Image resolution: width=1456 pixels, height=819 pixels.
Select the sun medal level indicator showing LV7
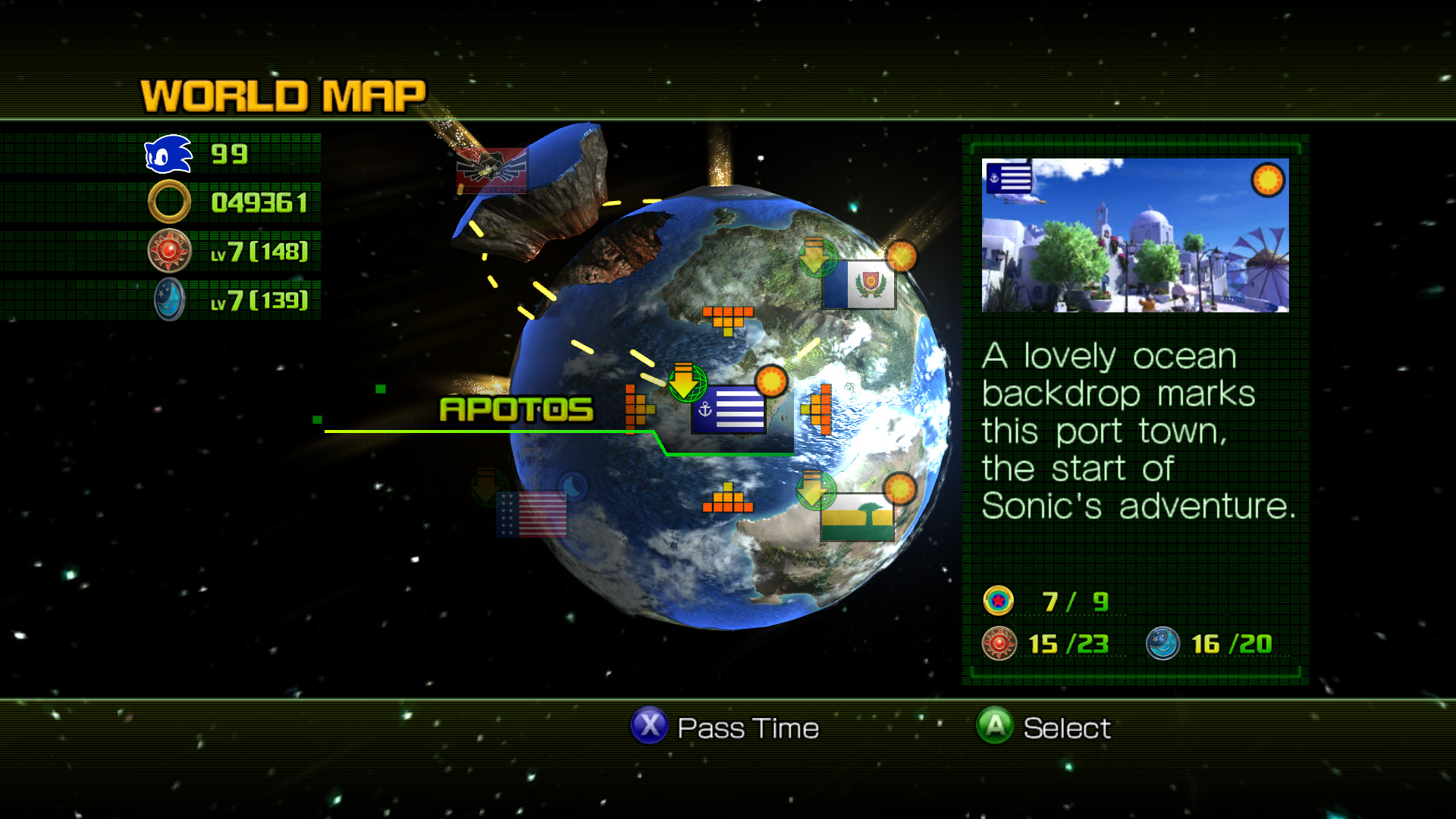tap(168, 250)
